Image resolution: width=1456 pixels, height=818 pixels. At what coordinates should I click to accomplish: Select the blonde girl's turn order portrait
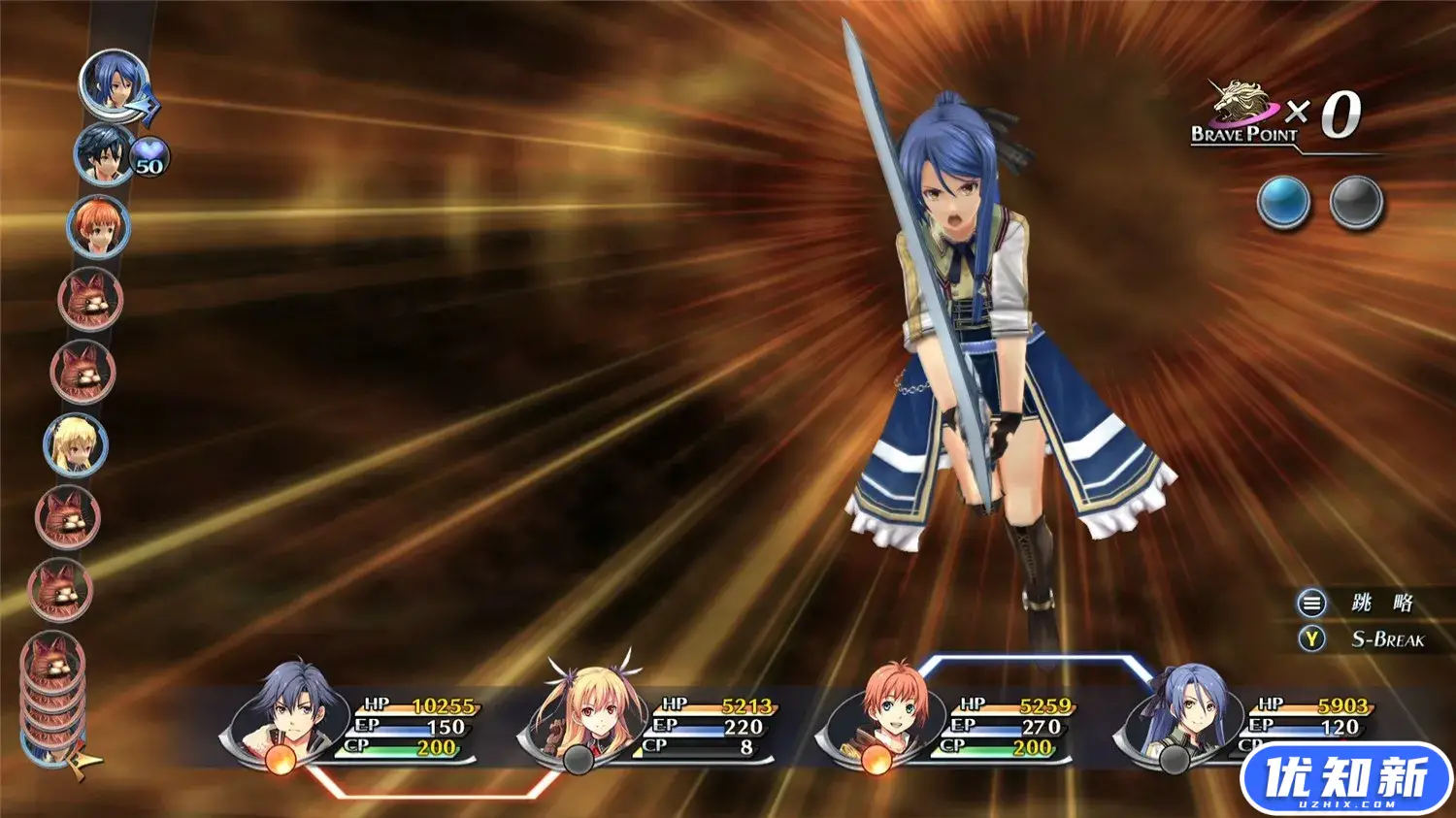[x=76, y=444]
